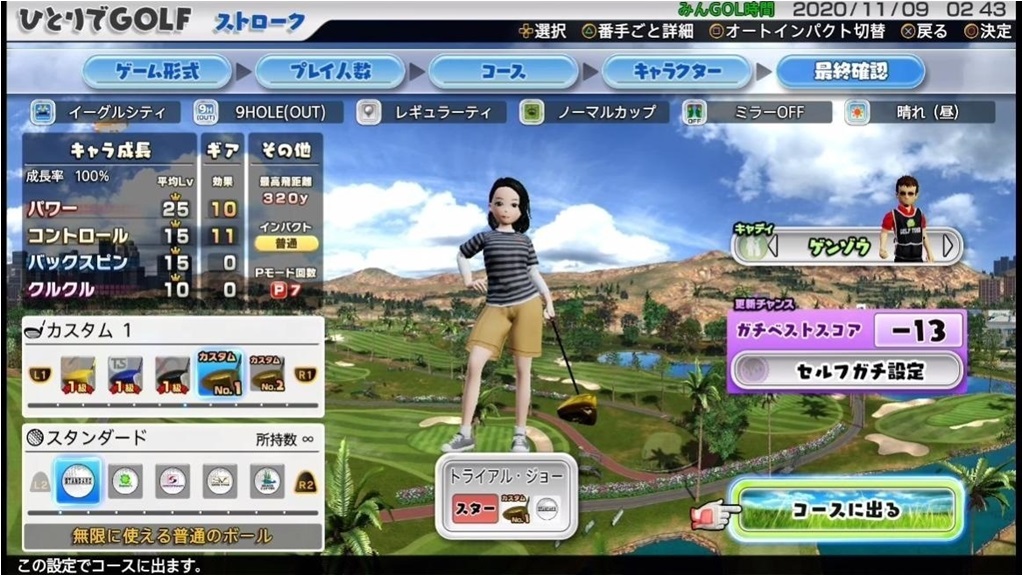Select the yellow 1級 club set

[x=77, y=373]
